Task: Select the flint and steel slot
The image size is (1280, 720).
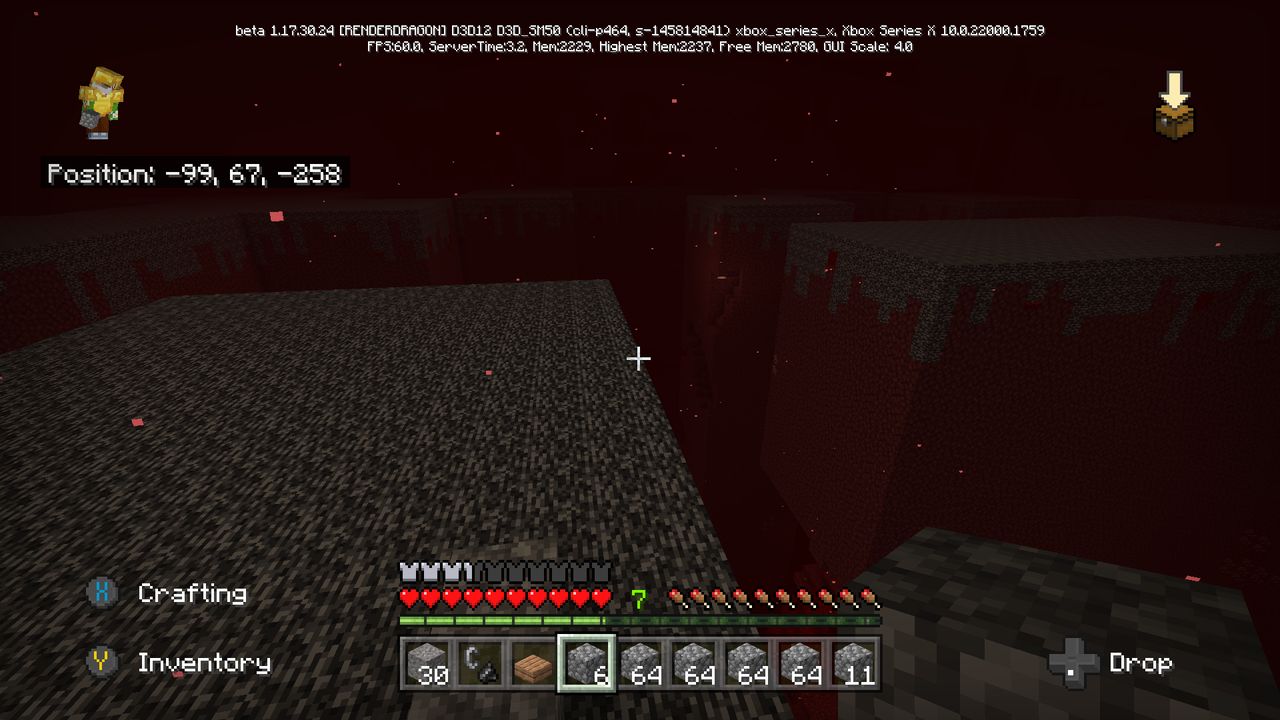Action: [x=479, y=663]
